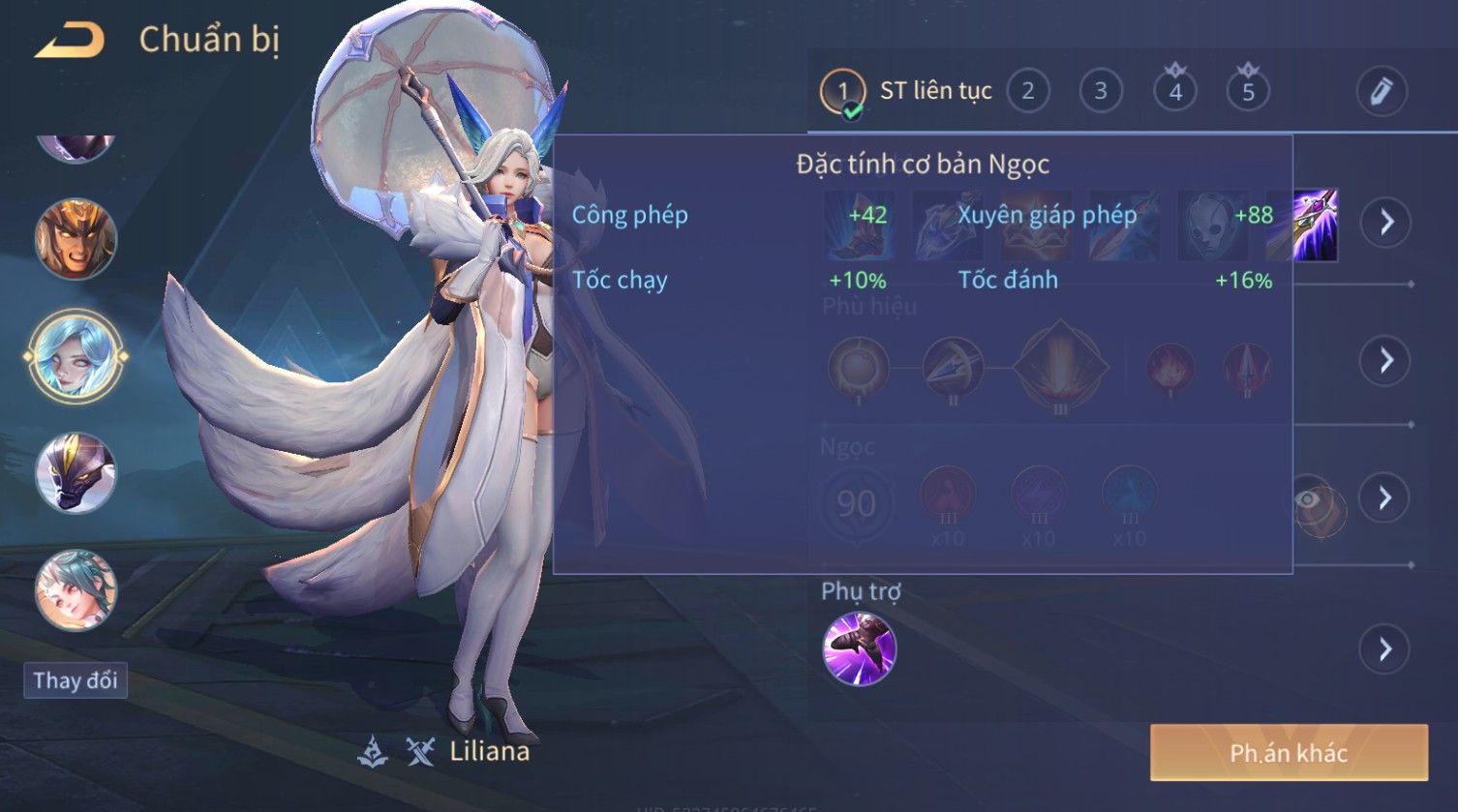Edit the preset with the pencil icon
The image size is (1458, 812).
1381,92
